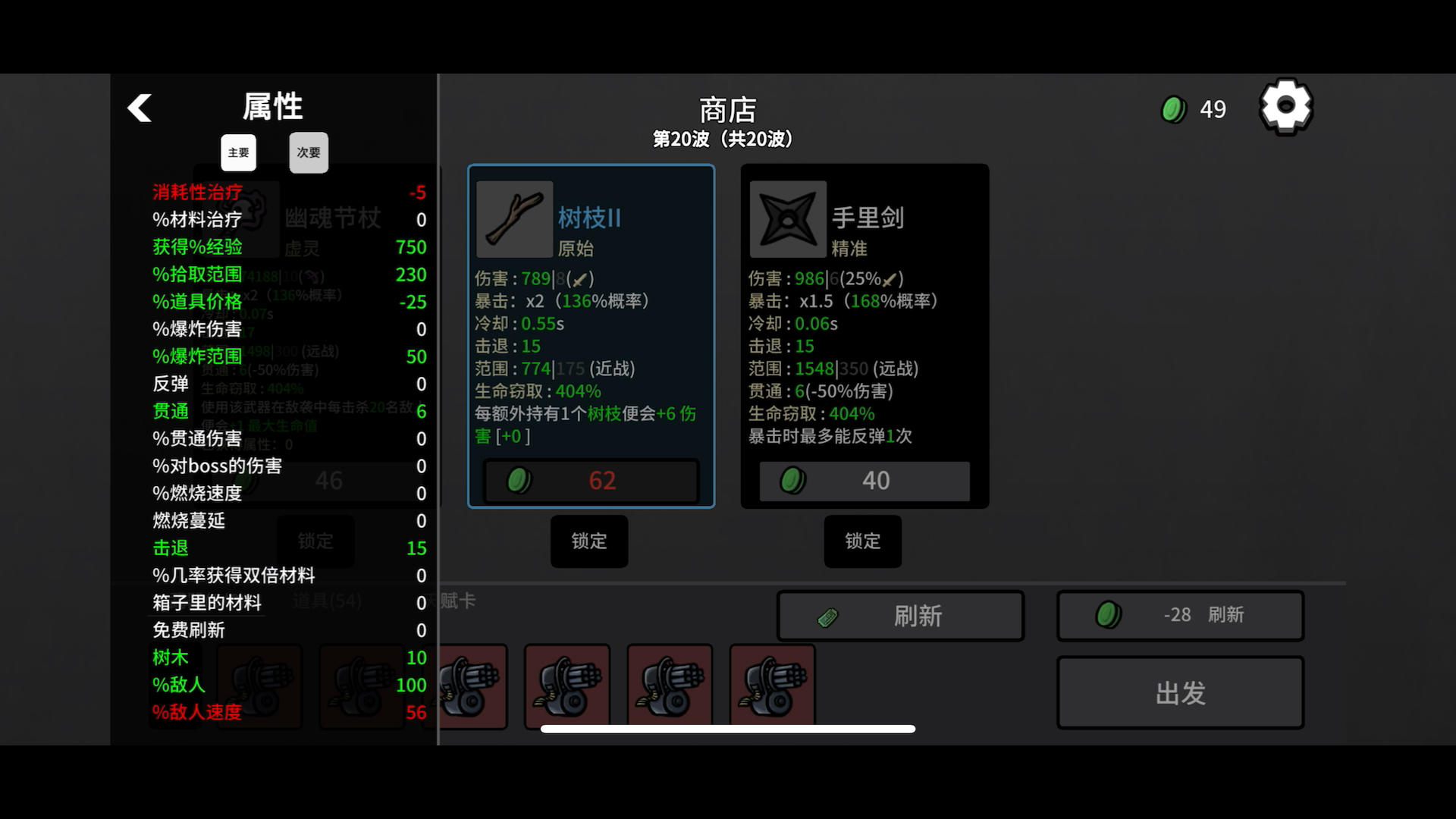The width and height of the screenshot is (1456, 819).
Task: Click the white drag handle at screen bottom
Action: [x=727, y=728]
